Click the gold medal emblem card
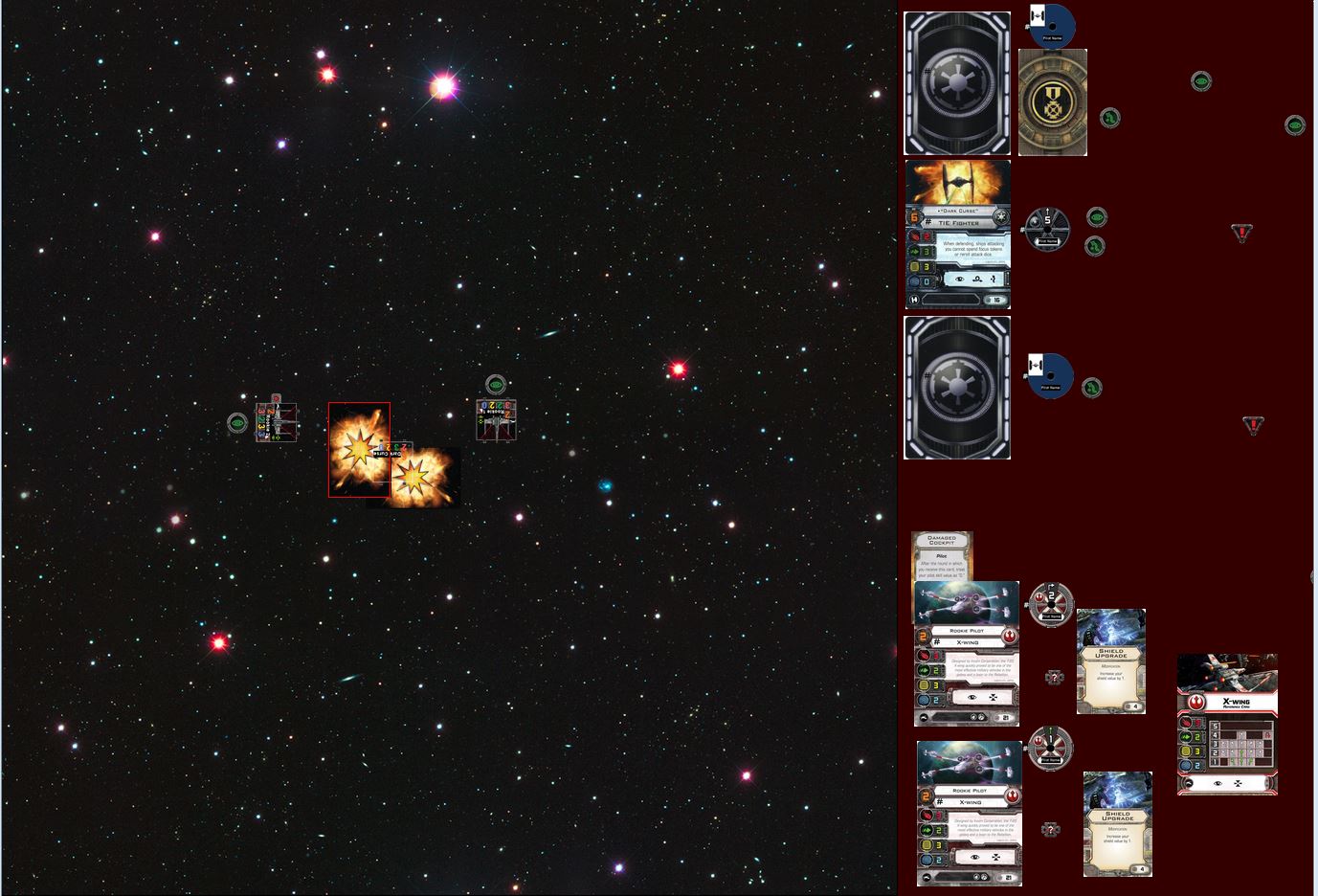Image resolution: width=1318 pixels, height=896 pixels. pyautogui.click(x=1052, y=102)
